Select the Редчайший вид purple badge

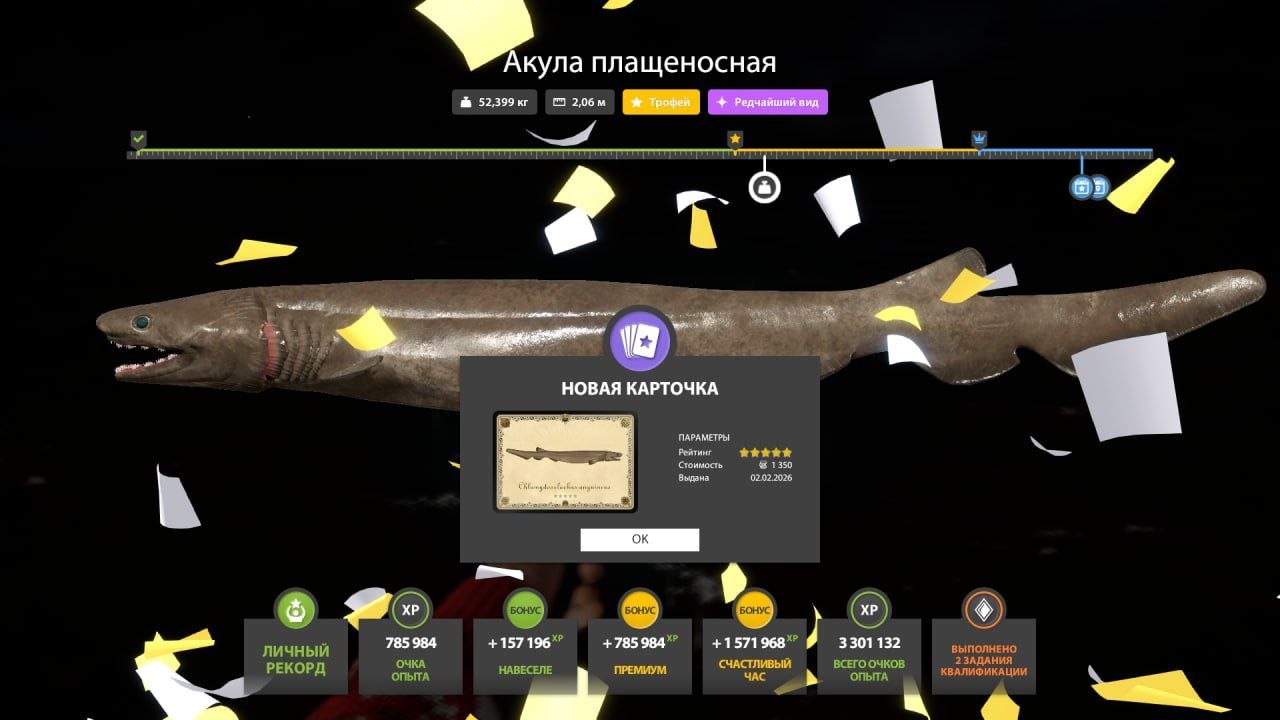click(x=768, y=101)
